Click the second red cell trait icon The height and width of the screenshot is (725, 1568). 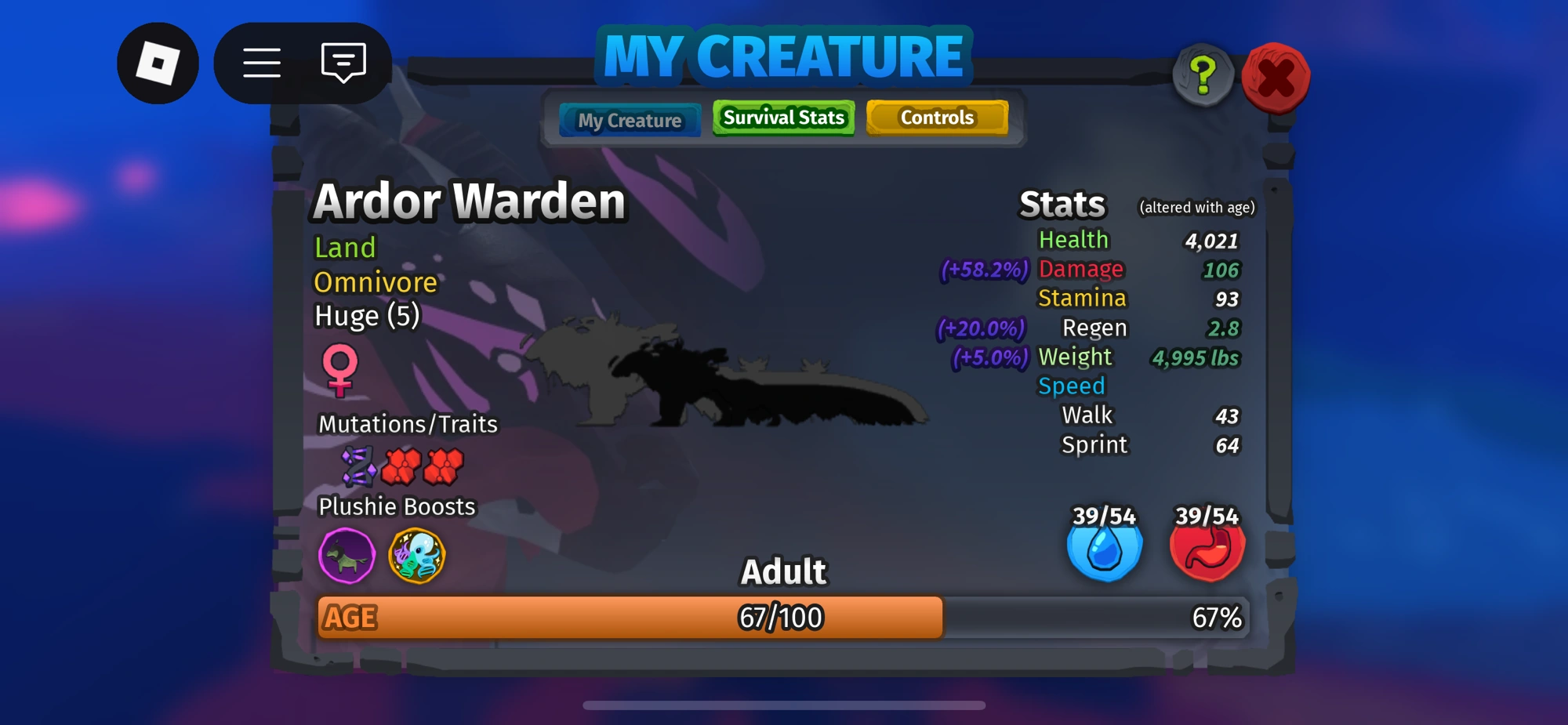[444, 466]
